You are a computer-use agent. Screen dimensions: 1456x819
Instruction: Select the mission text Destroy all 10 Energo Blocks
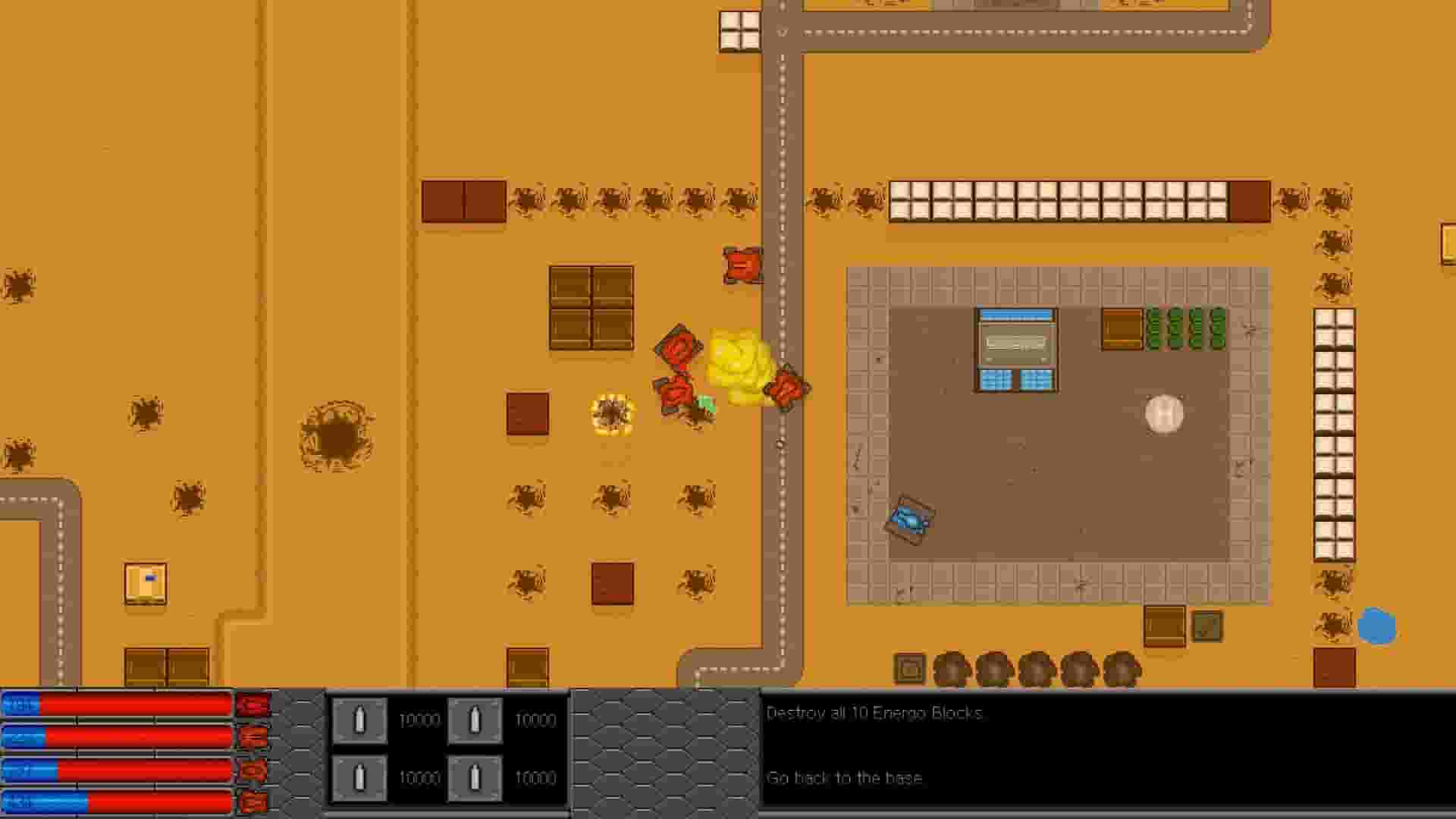tap(876, 713)
